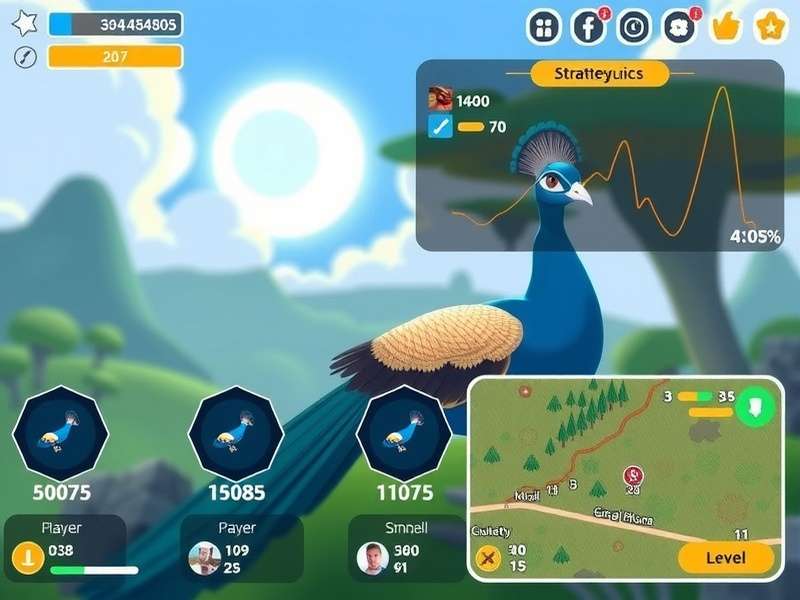Click the red creature icon beside 1400
The height and width of the screenshot is (600, 800).
click(440, 99)
